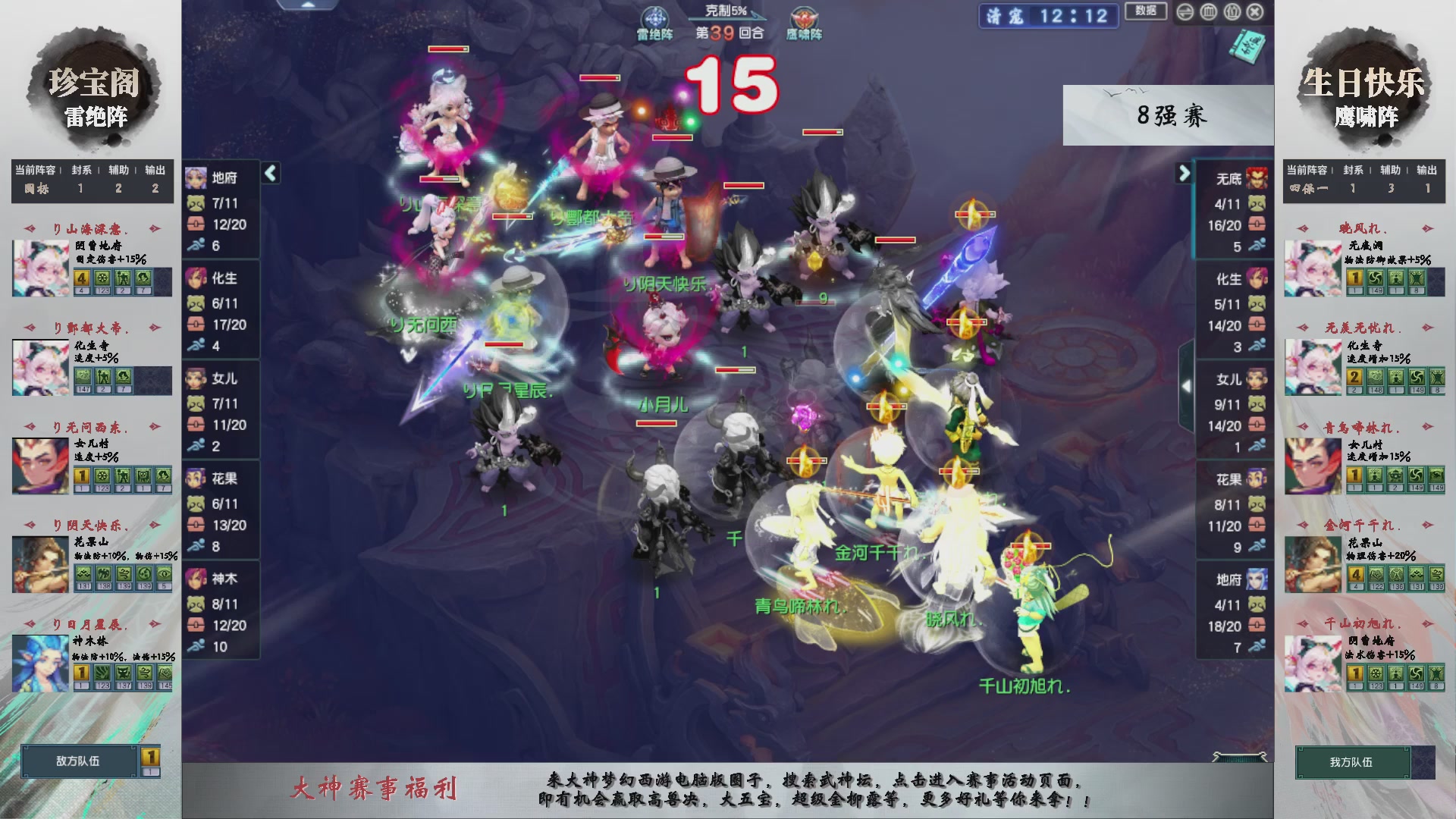Viewport: 1456px width, 819px height.
Task: Open the scroll book icon below the toolbar
Action: pos(1249,45)
